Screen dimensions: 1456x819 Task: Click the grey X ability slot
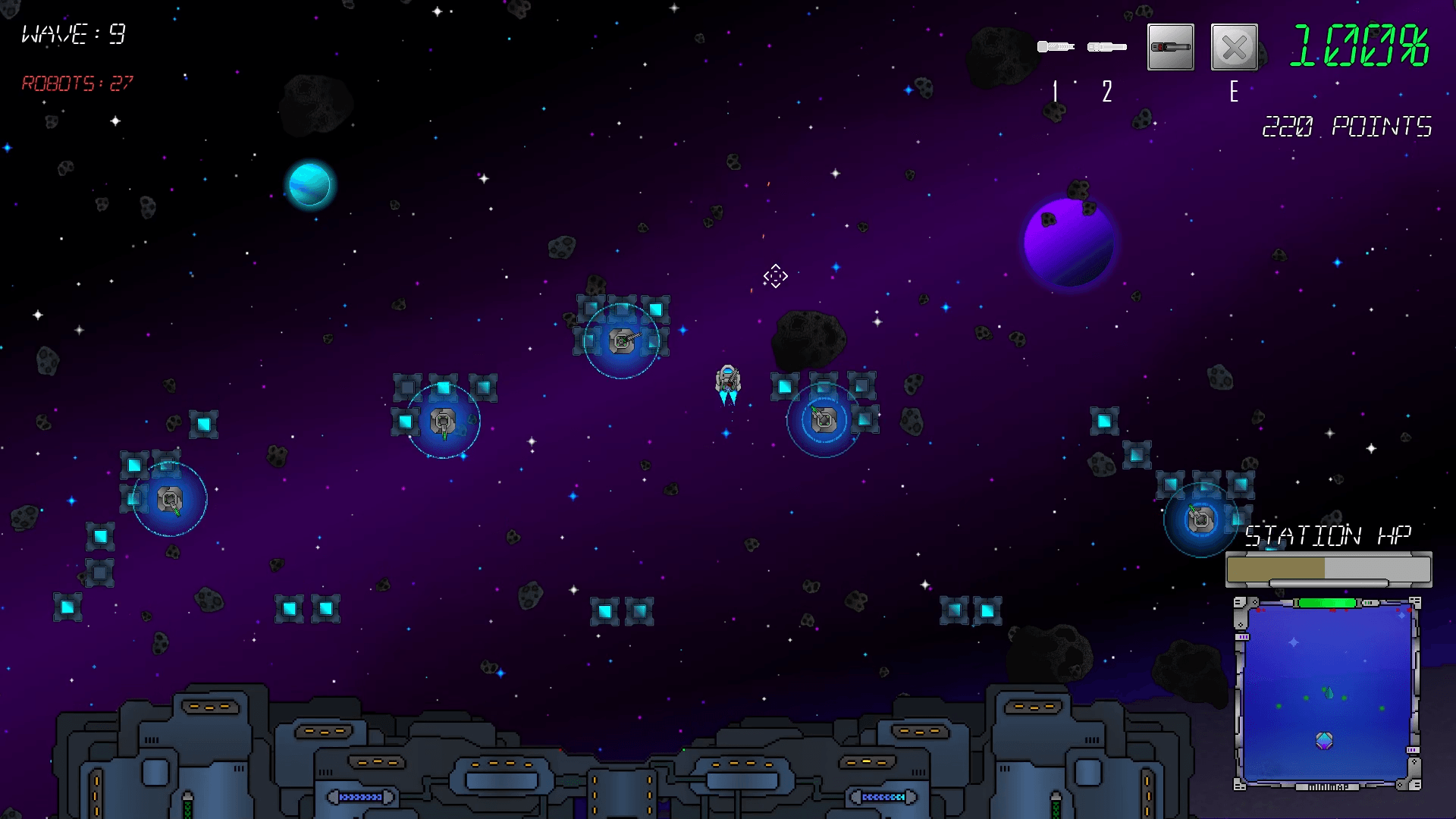click(x=1234, y=48)
